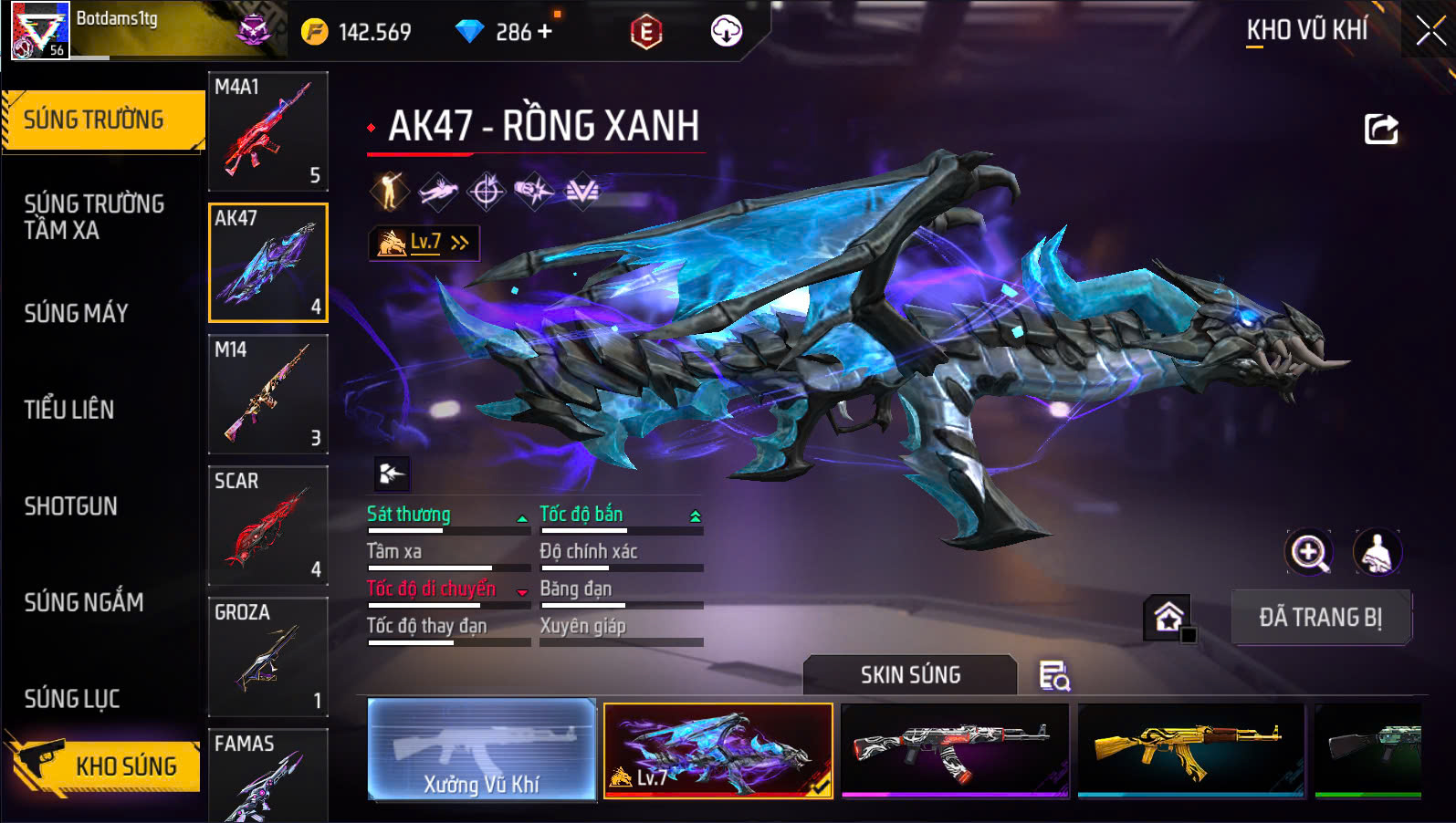Switch to the Súng Máy category
Viewport: 1456px width, 823px height.
(77, 314)
